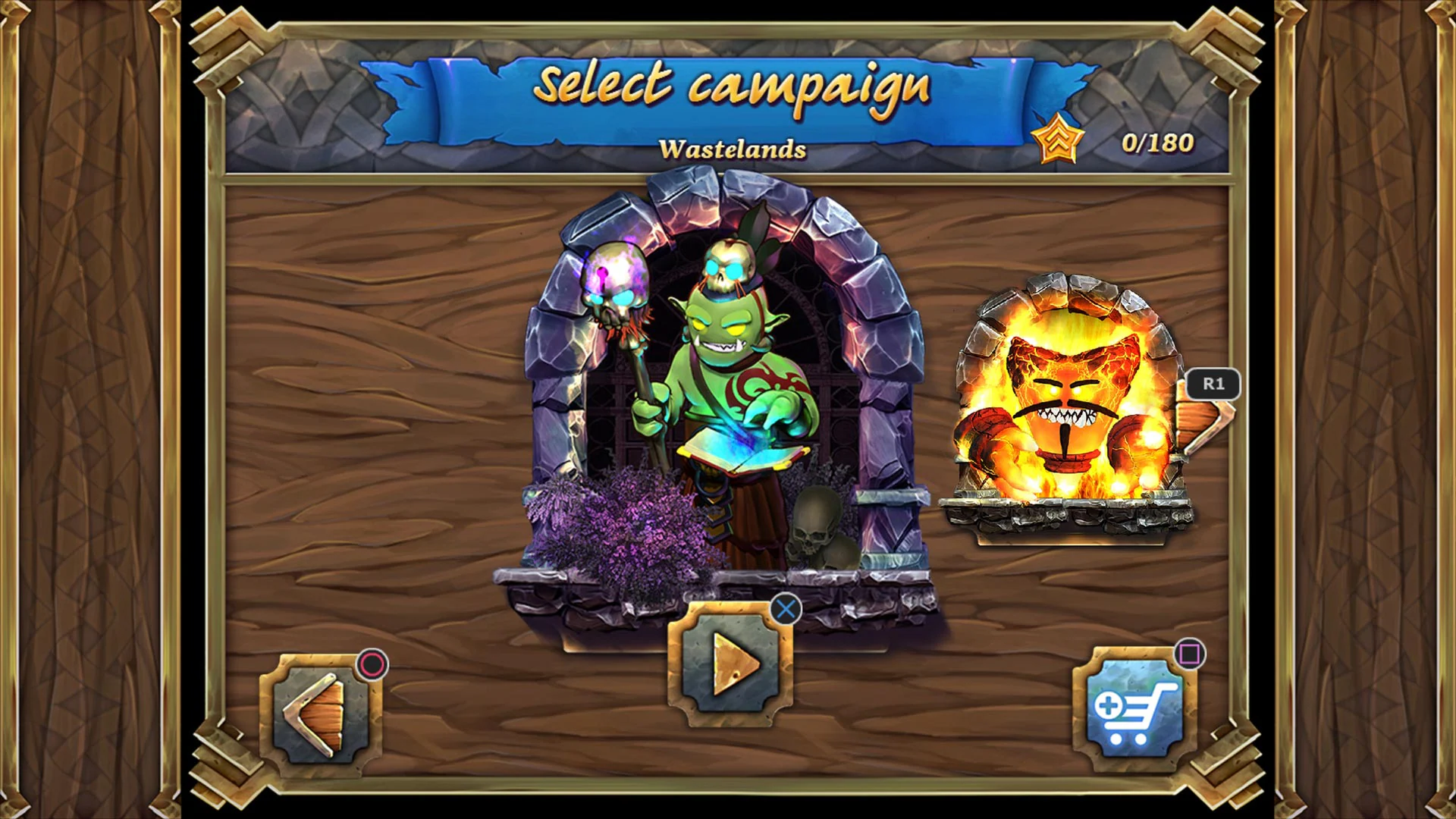Click the circle button prompt on back icon
This screenshot has width=1456, height=819.
click(371, 664)
